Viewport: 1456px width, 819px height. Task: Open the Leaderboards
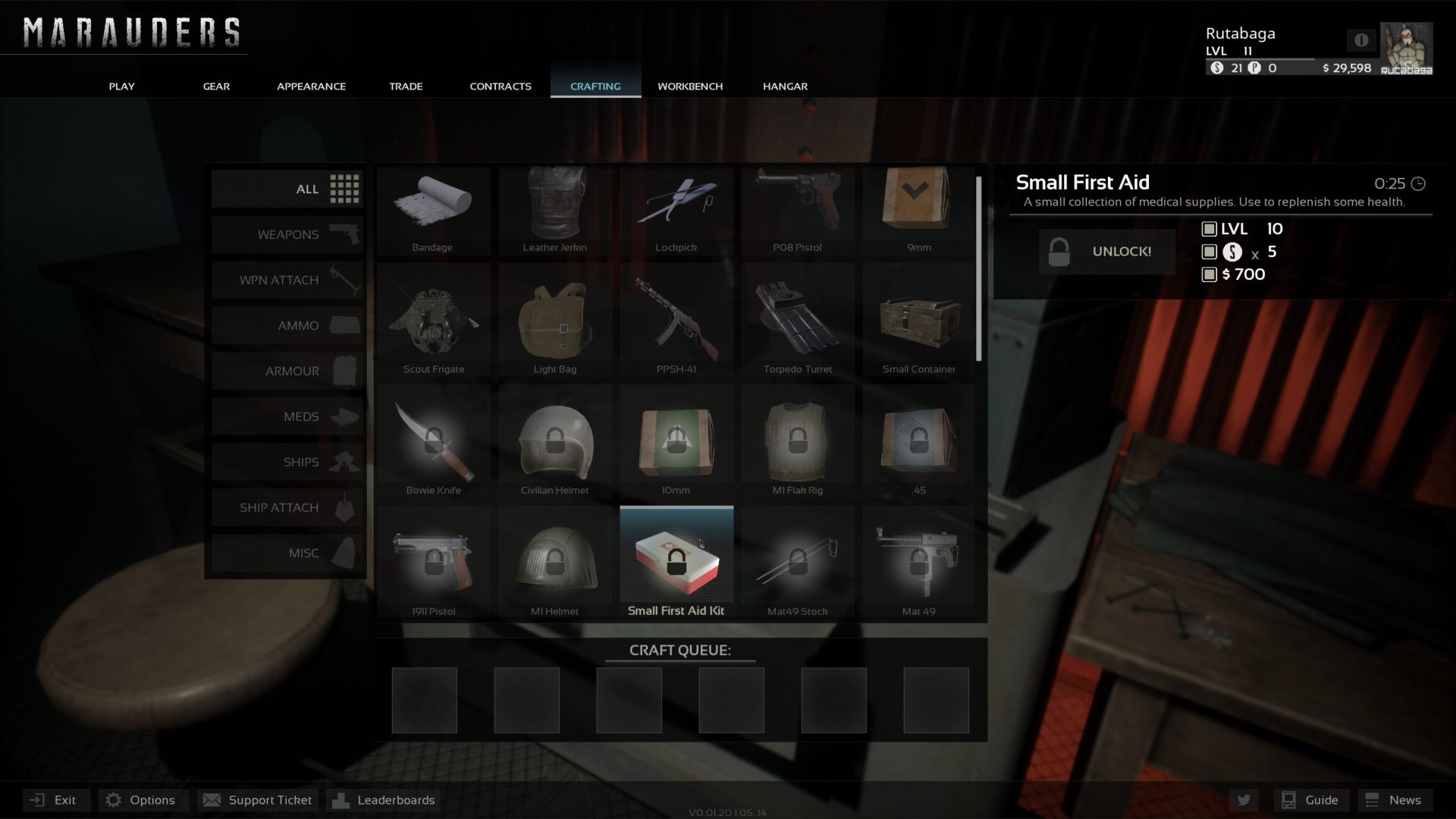(x=385, y=800)
